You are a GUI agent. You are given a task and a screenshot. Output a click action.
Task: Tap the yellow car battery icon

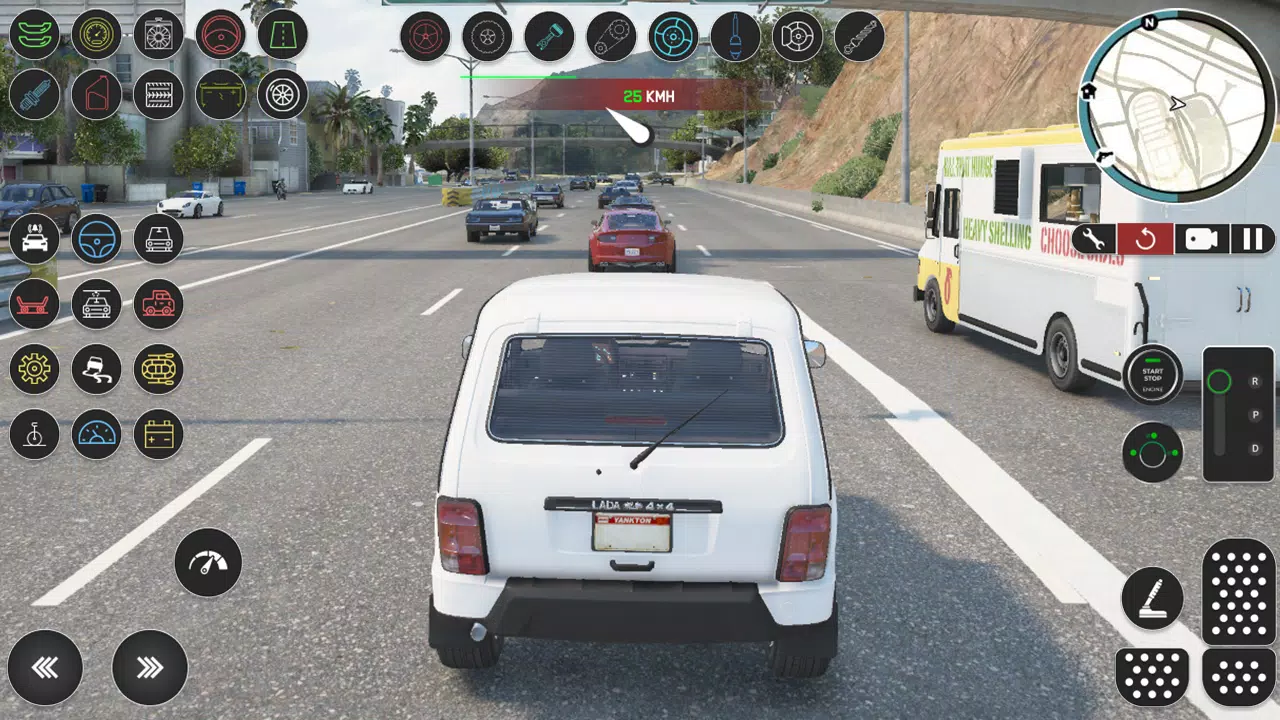pos(159,435)
